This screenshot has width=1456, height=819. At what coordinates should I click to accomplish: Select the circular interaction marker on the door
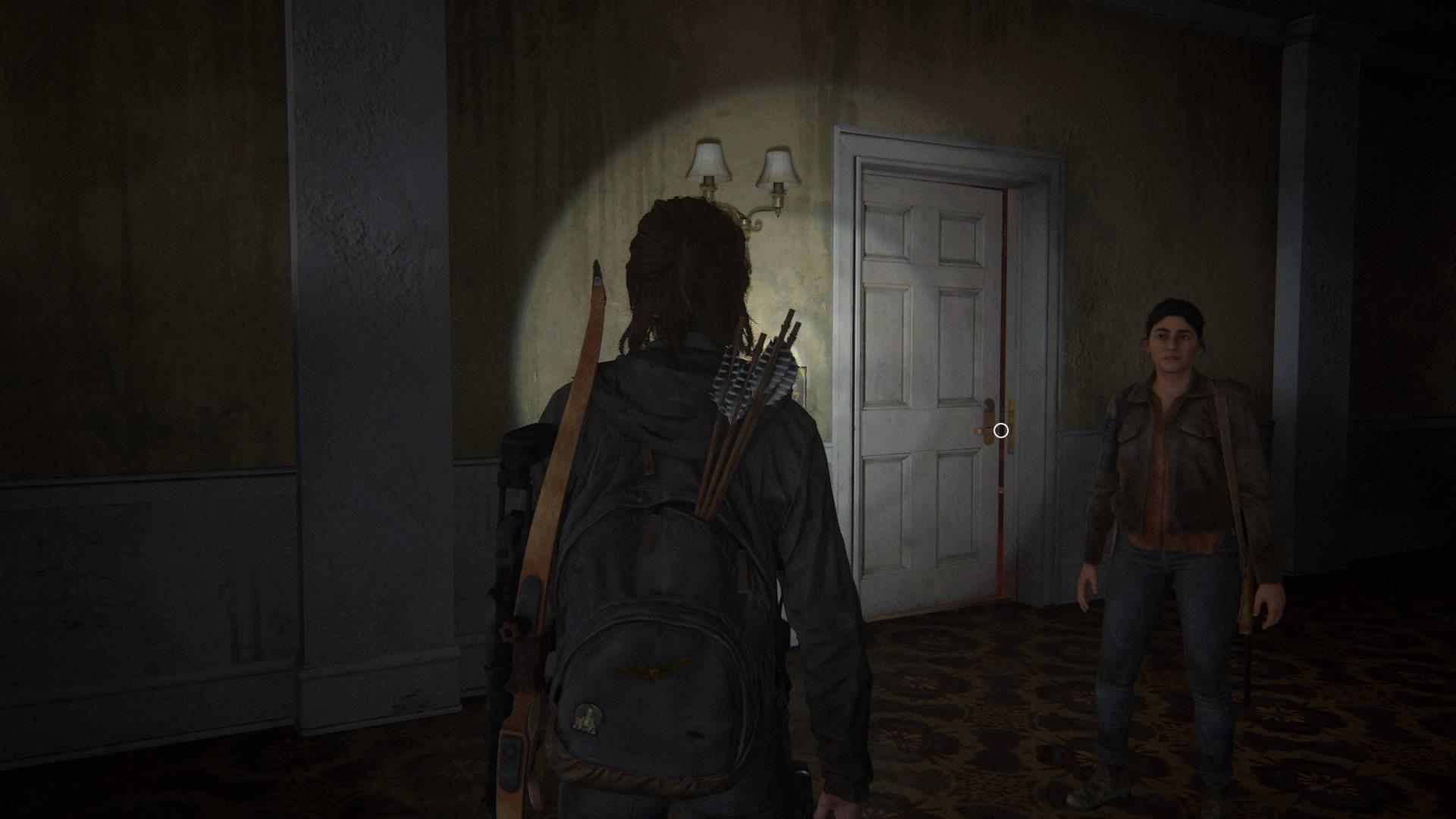[1001, 431]
